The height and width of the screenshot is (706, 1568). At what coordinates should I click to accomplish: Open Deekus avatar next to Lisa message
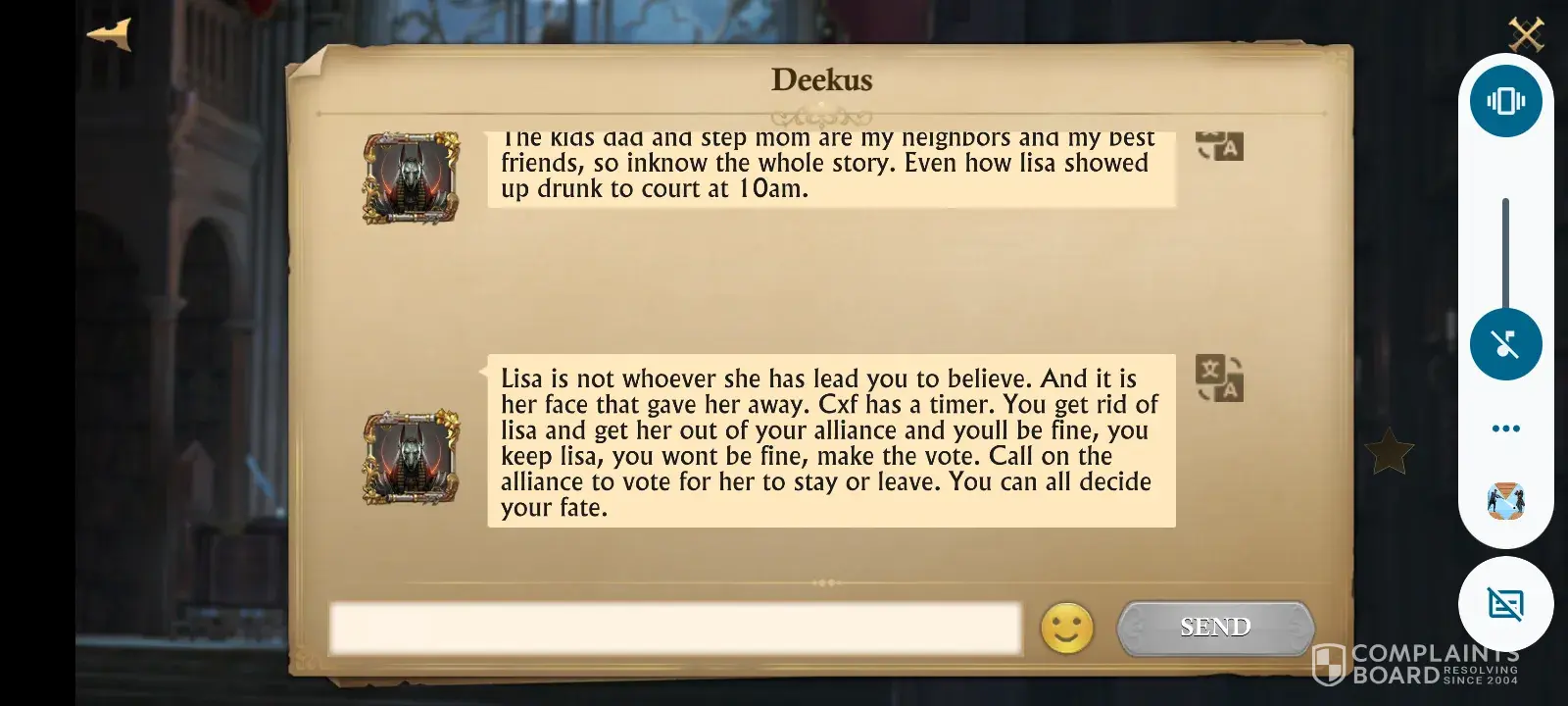[412, 458]
